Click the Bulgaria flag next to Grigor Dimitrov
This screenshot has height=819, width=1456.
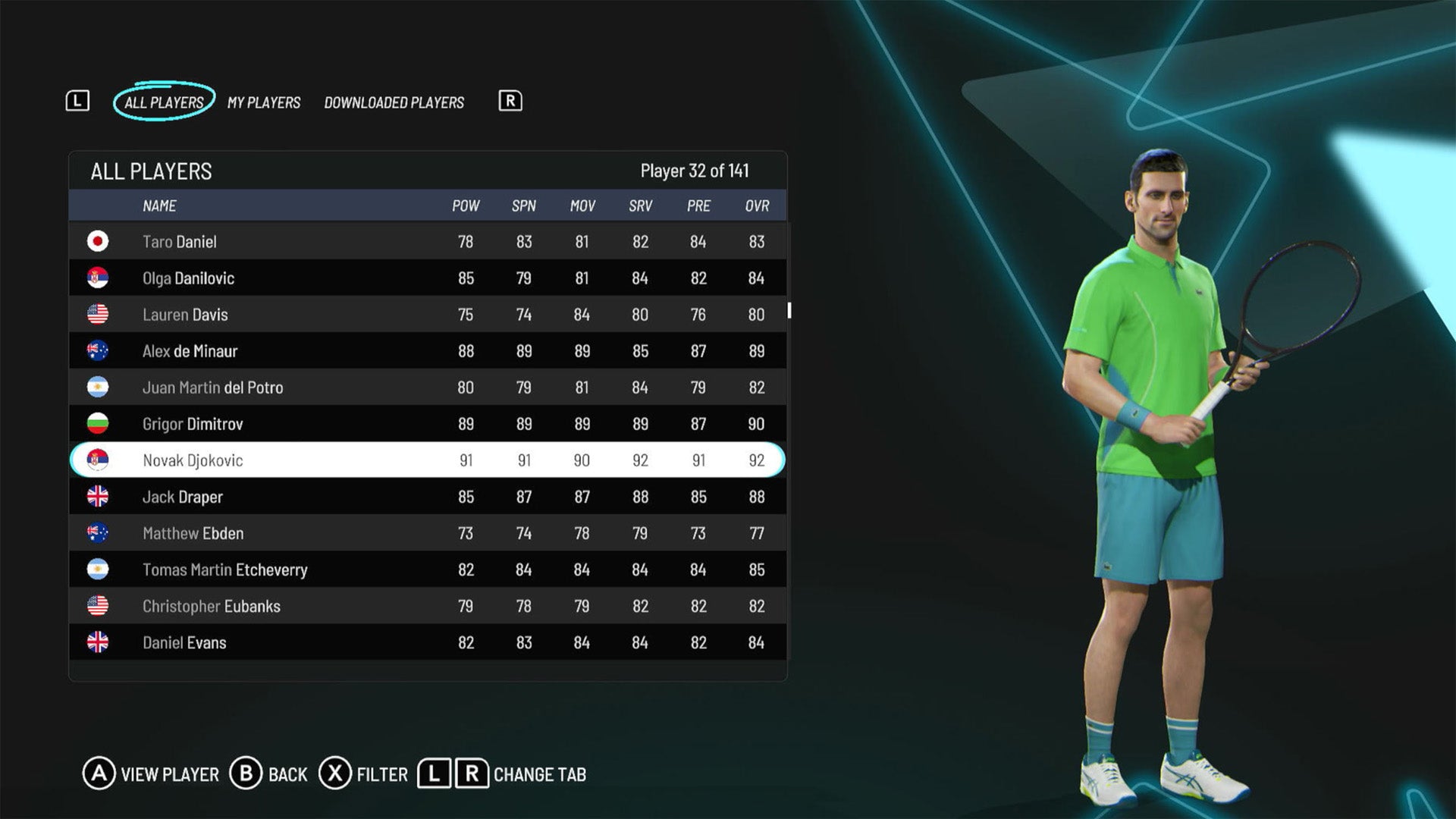tap(98, 423)
